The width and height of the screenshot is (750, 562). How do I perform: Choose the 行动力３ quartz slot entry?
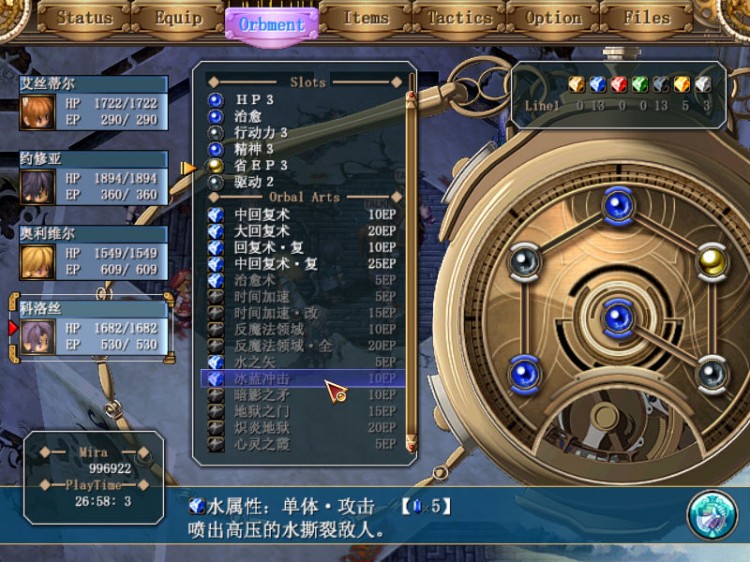pos(262,133)
